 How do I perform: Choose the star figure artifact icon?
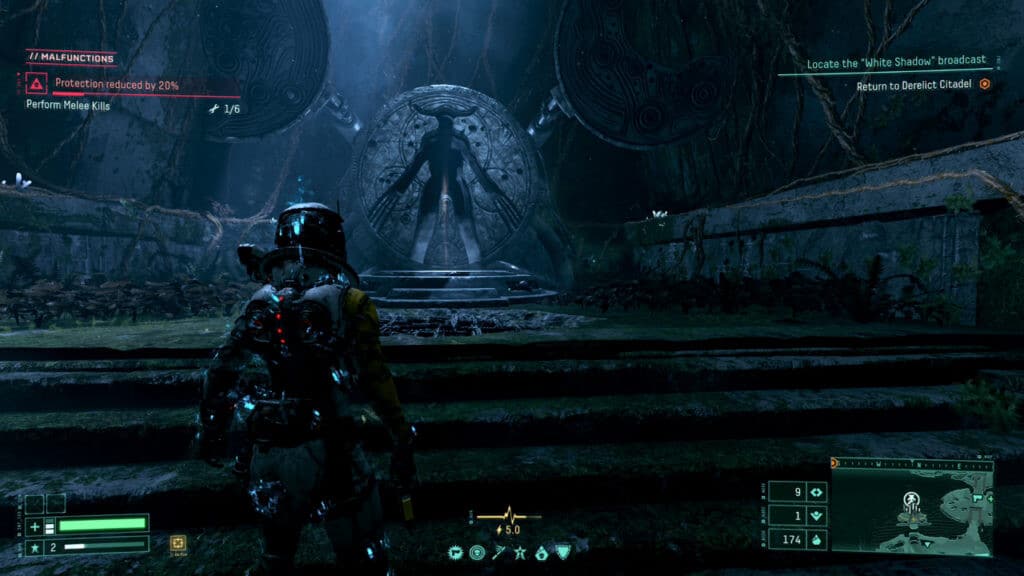(520, 551)
